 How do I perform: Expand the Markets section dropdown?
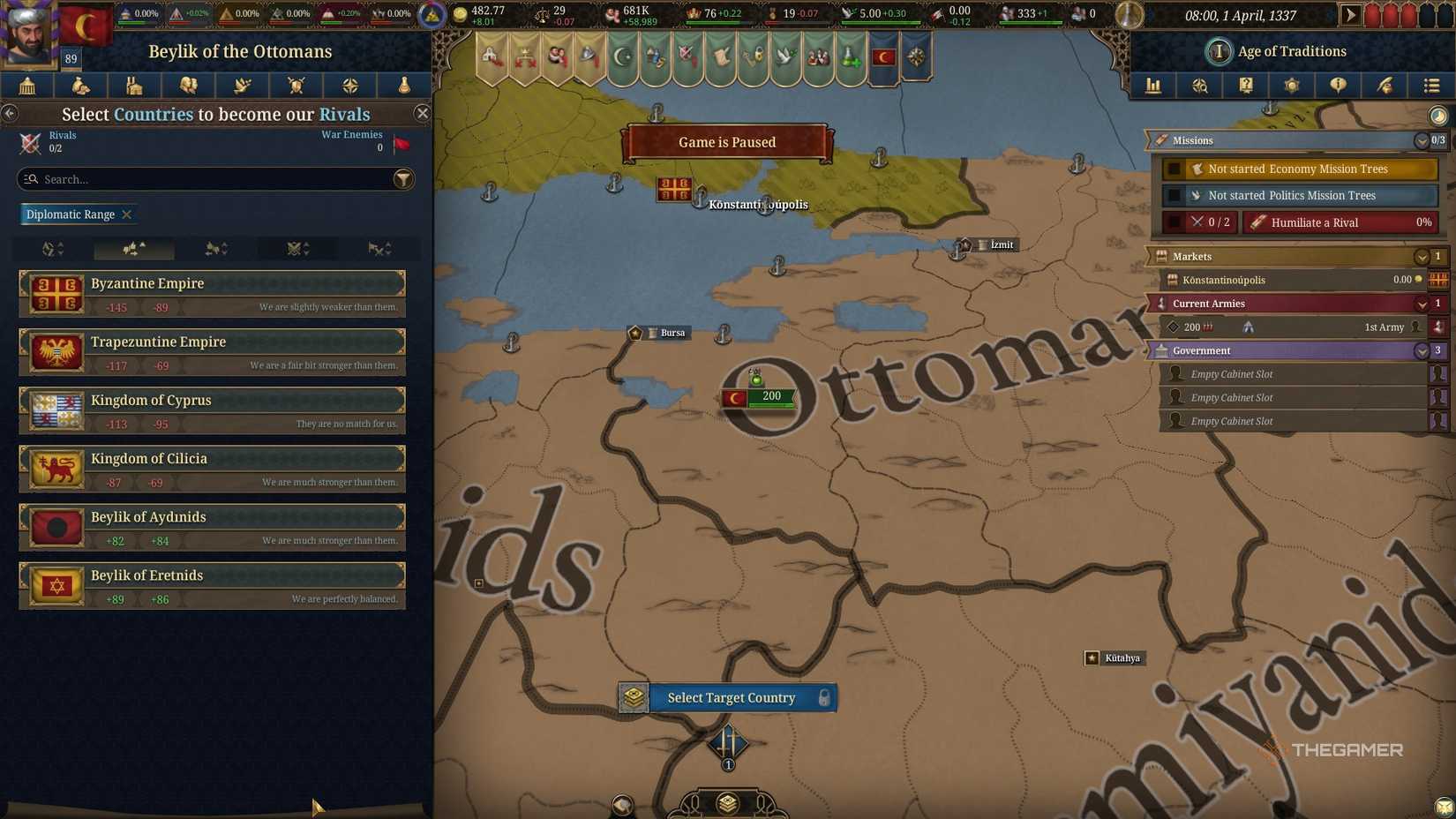tap(1422, 257)
